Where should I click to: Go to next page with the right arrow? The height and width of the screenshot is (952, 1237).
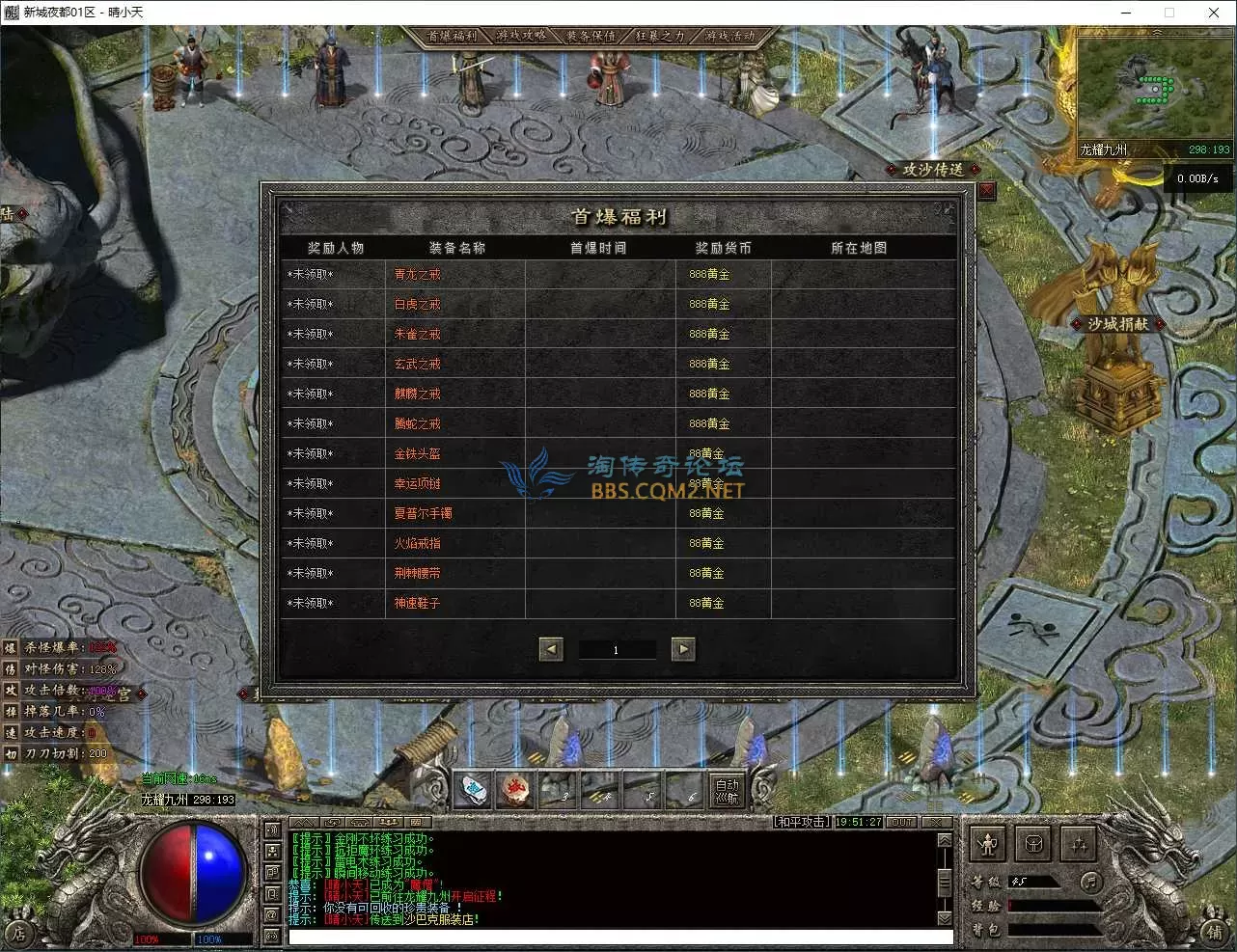683,649
